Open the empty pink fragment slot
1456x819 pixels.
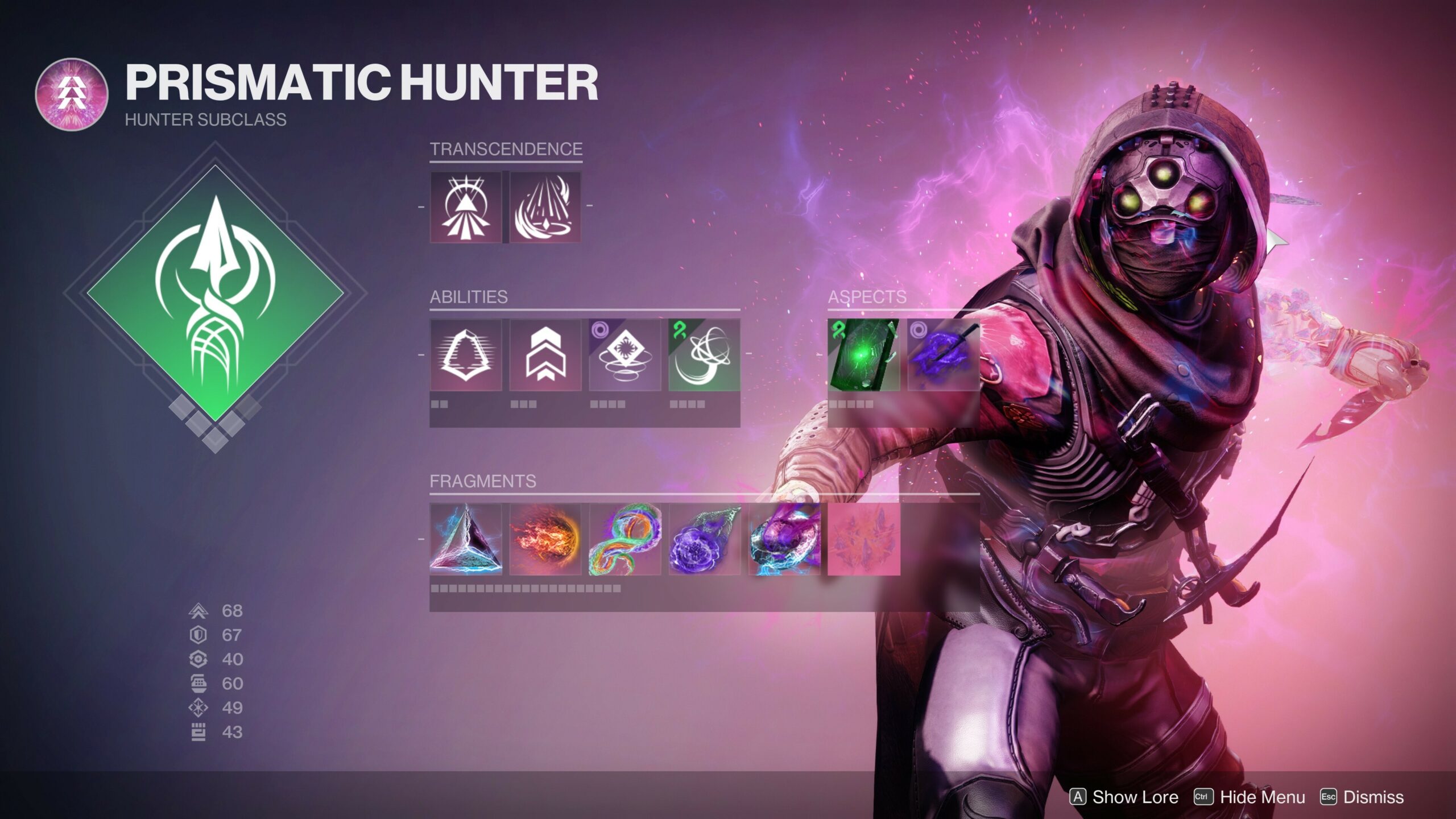pos(863,539)
